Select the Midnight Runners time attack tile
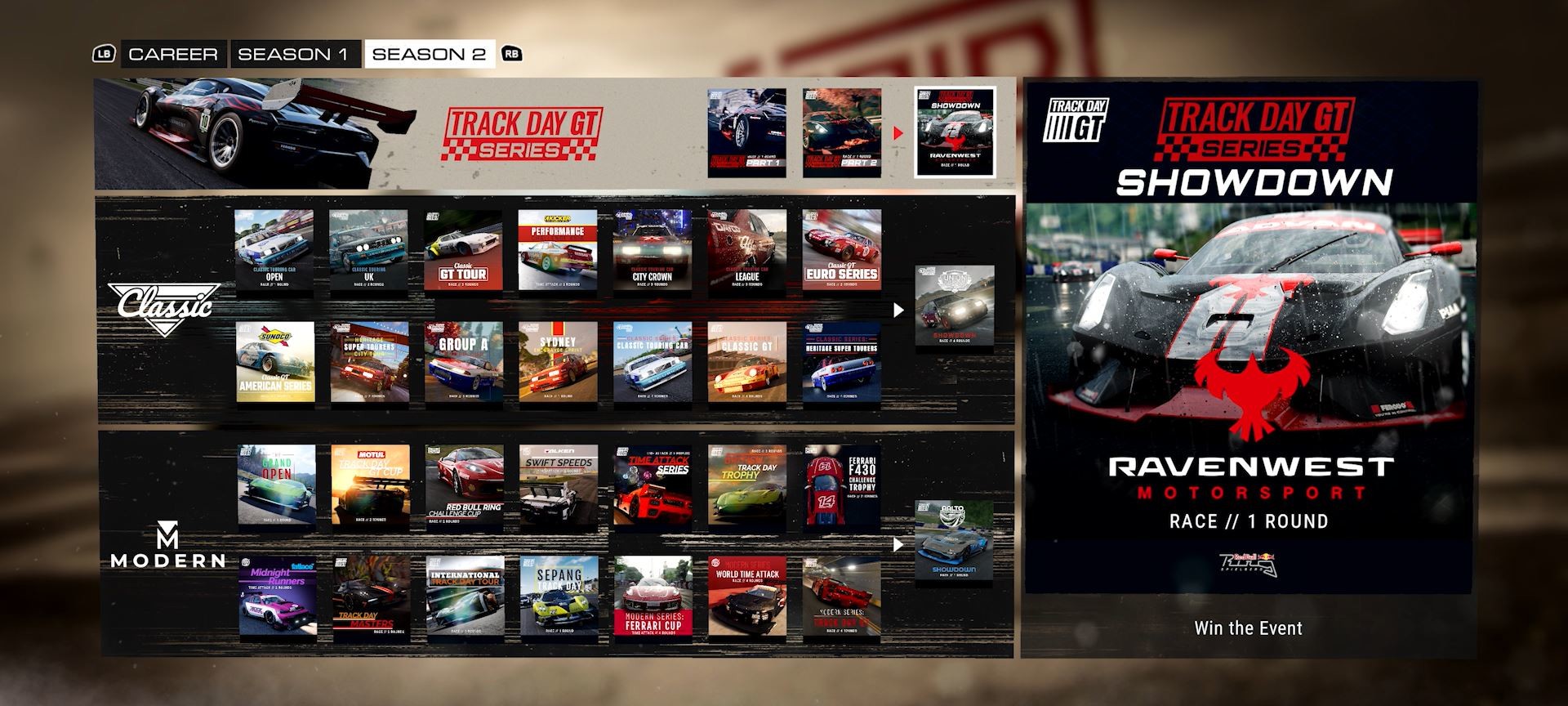This screenshot has width=1568, height=706. pos(277,596)
